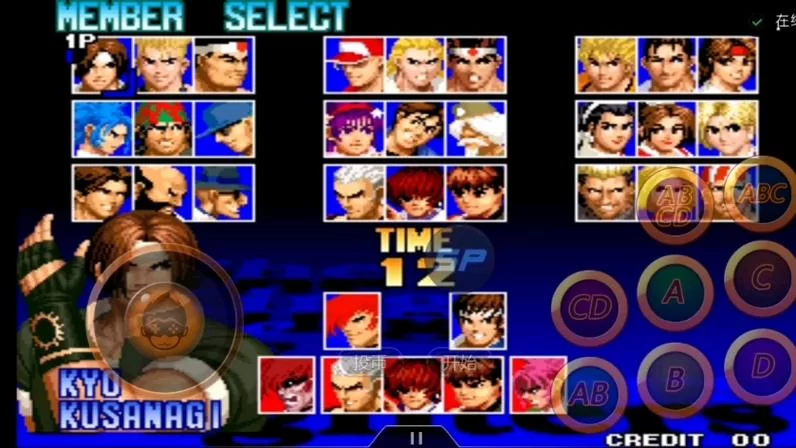Pick Yamazaki's grinning blond portrait
The width and height of the screenshot is (796, 448).
click(606, 193)
